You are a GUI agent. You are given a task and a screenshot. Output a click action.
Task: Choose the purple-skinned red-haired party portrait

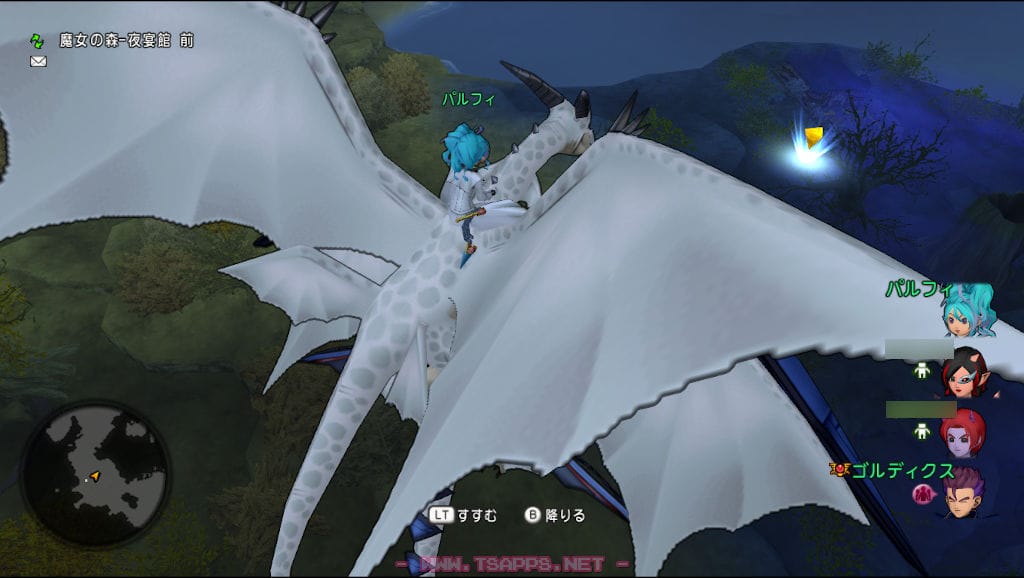964,433
